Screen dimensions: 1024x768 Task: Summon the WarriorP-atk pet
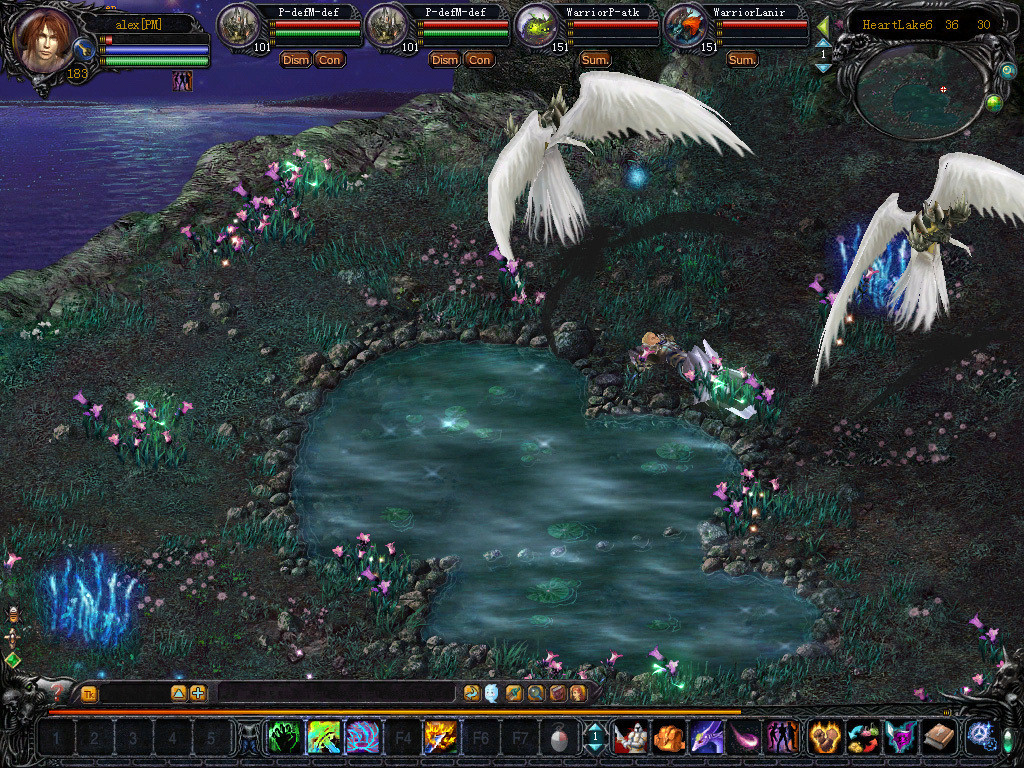point(595,60)
